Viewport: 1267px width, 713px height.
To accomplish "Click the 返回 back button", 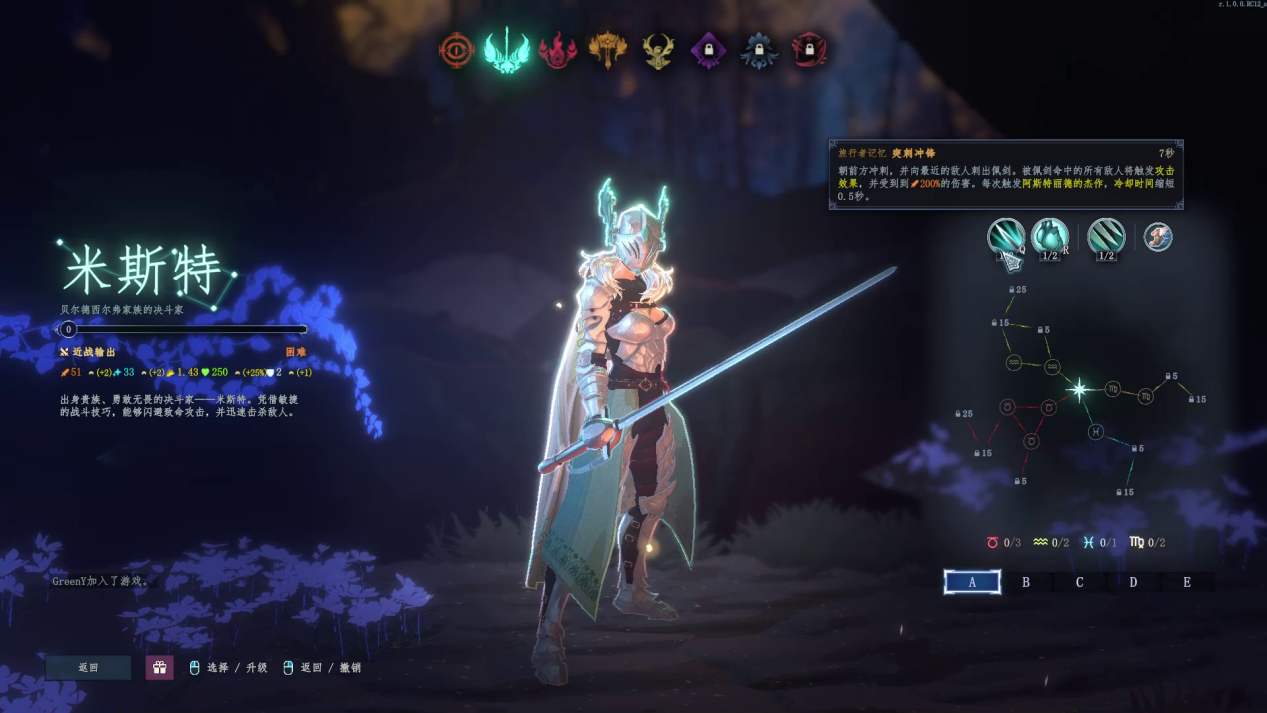I will coord(88,667).
